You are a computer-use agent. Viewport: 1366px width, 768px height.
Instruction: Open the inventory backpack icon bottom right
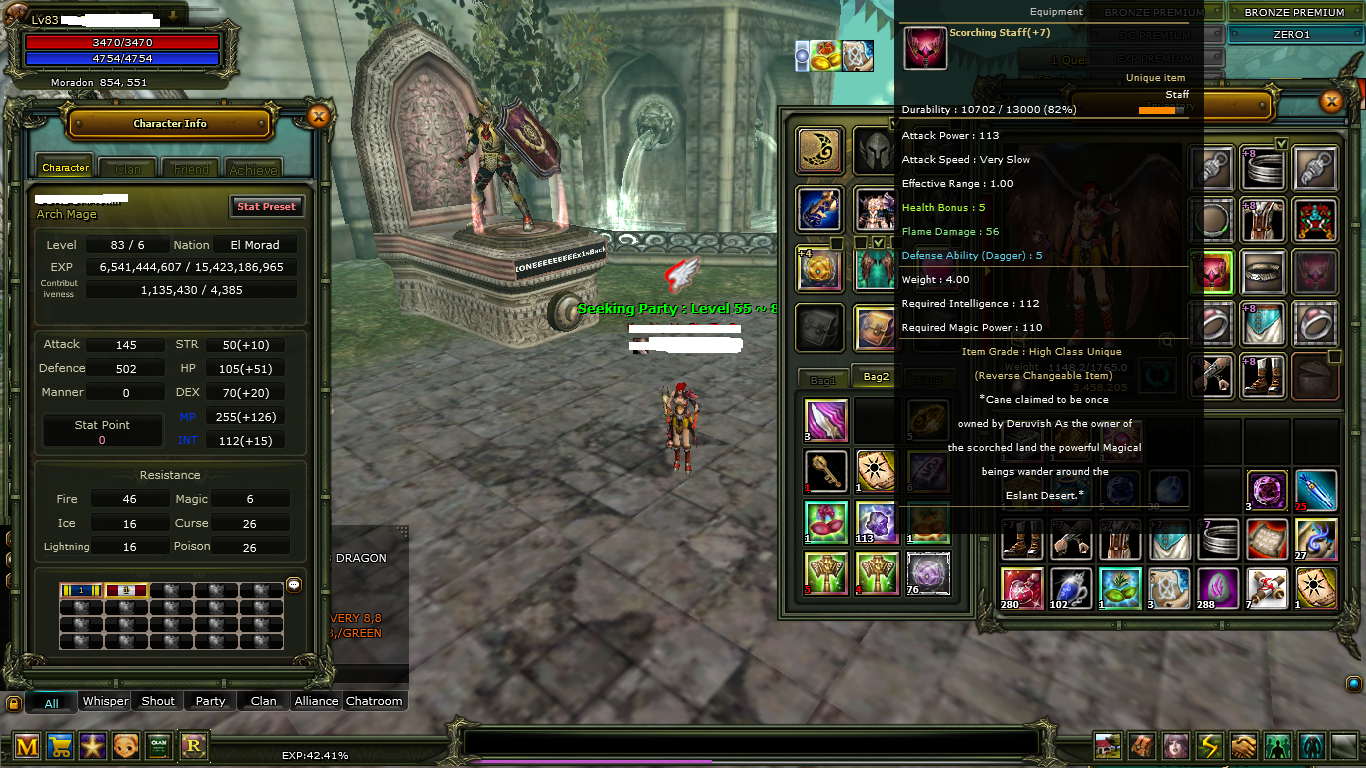[x=1142, y=745]
